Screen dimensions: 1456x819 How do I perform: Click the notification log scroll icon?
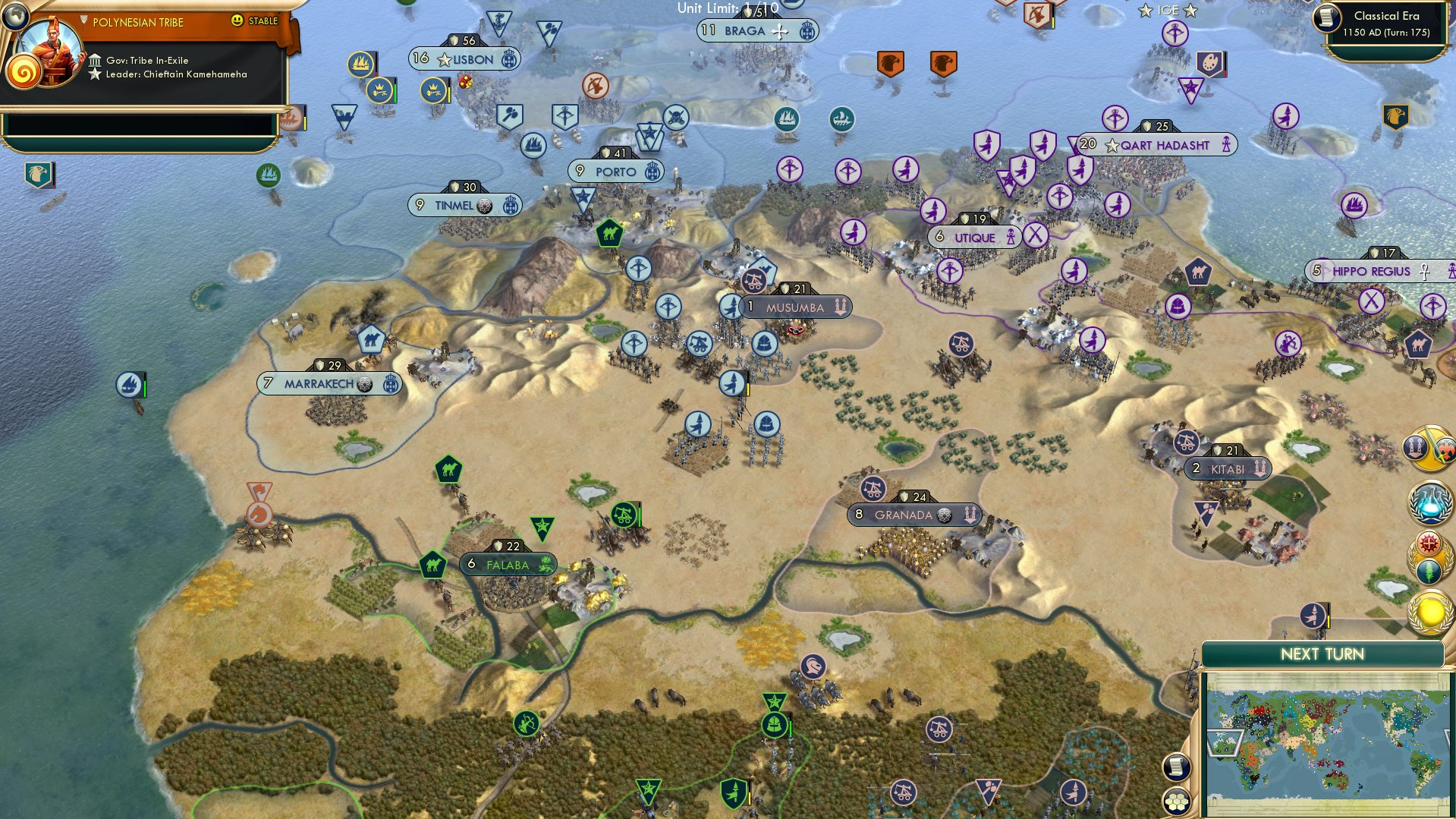pyautogui.click(x=1175, y=767)
